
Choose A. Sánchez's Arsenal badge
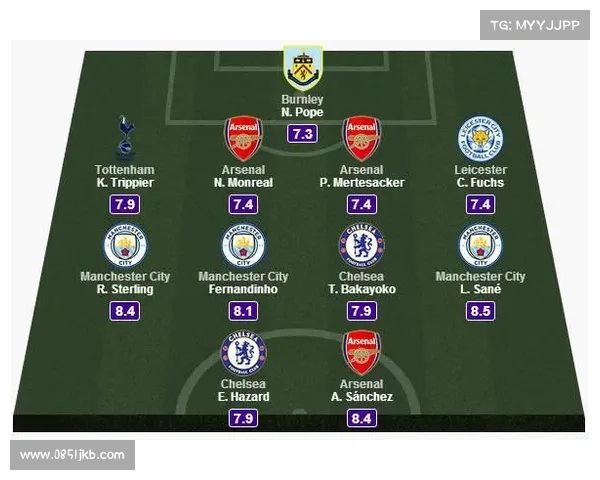360,352
